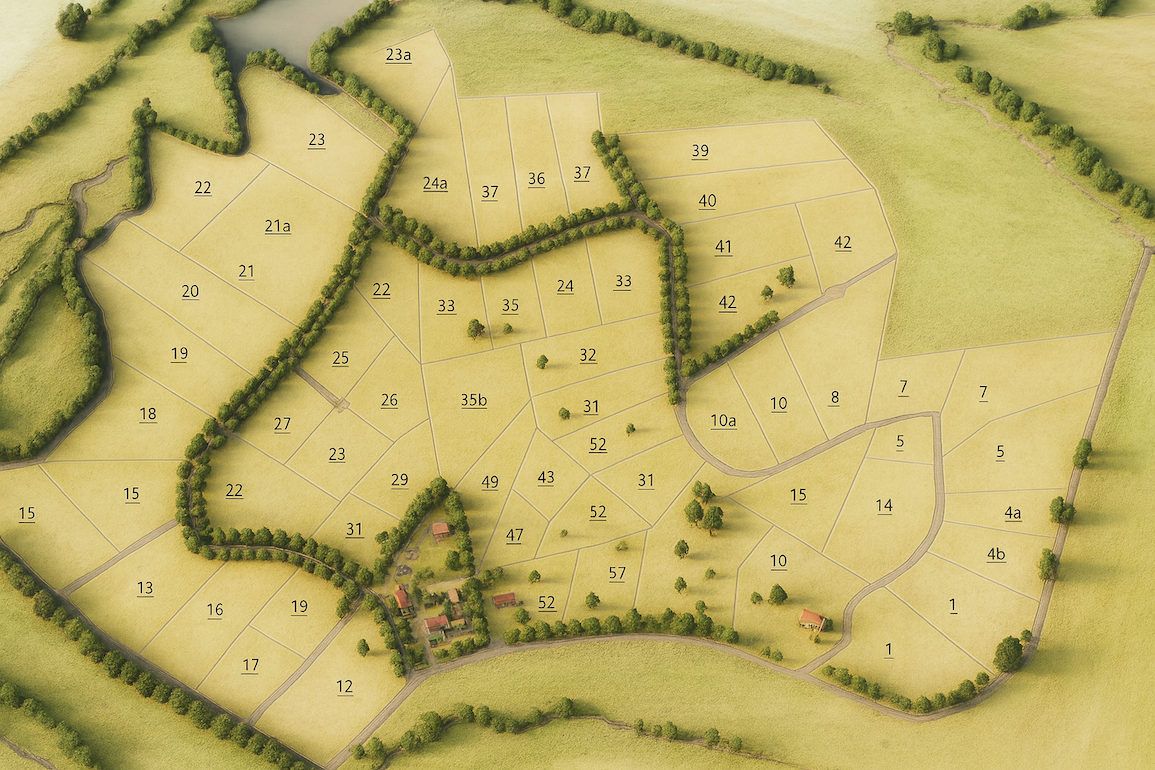Click the field labeled 17
This screenshot has width=1155, height=770.
click(251, 665)
